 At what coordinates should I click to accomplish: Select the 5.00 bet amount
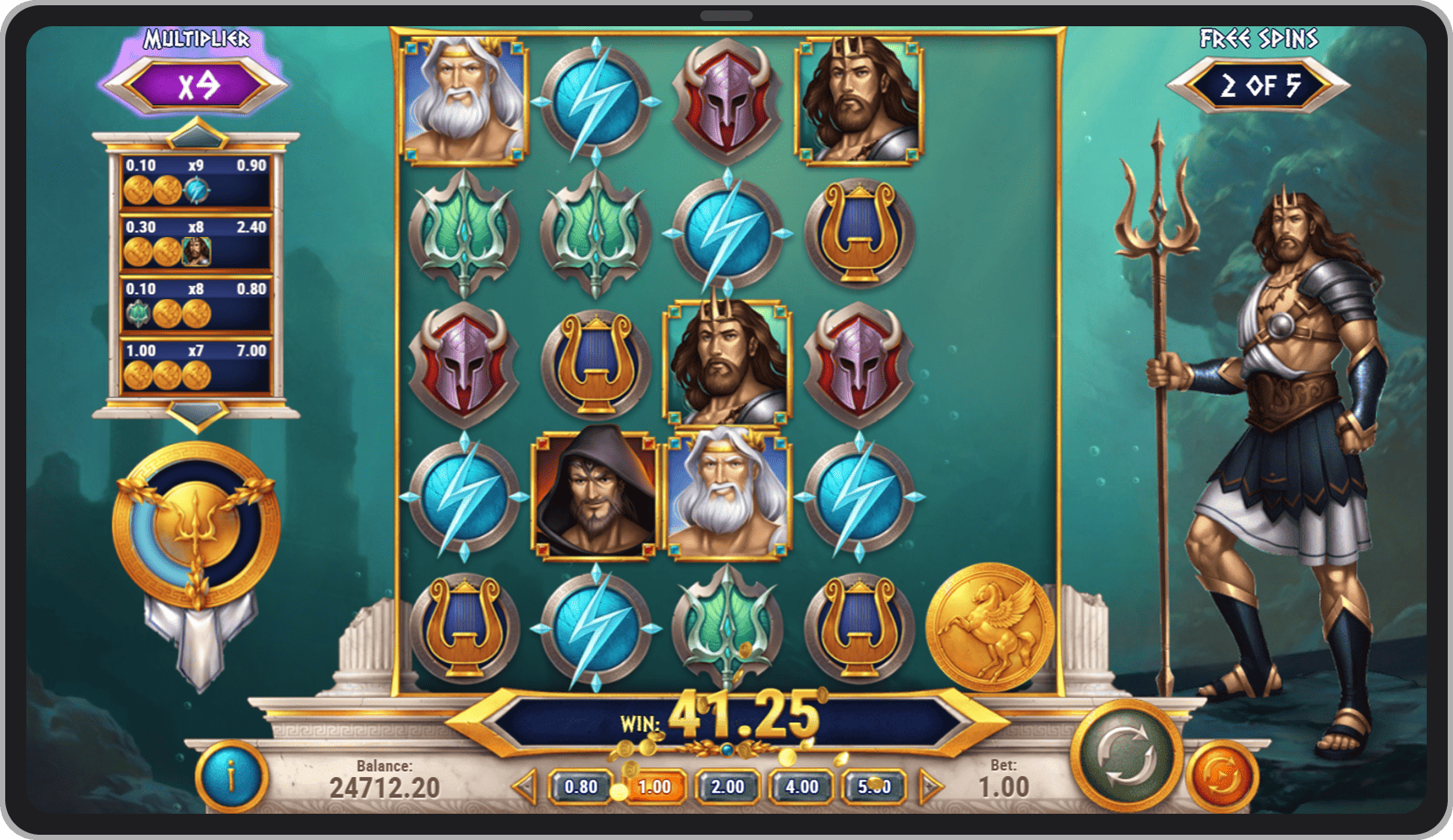[874, 787]
